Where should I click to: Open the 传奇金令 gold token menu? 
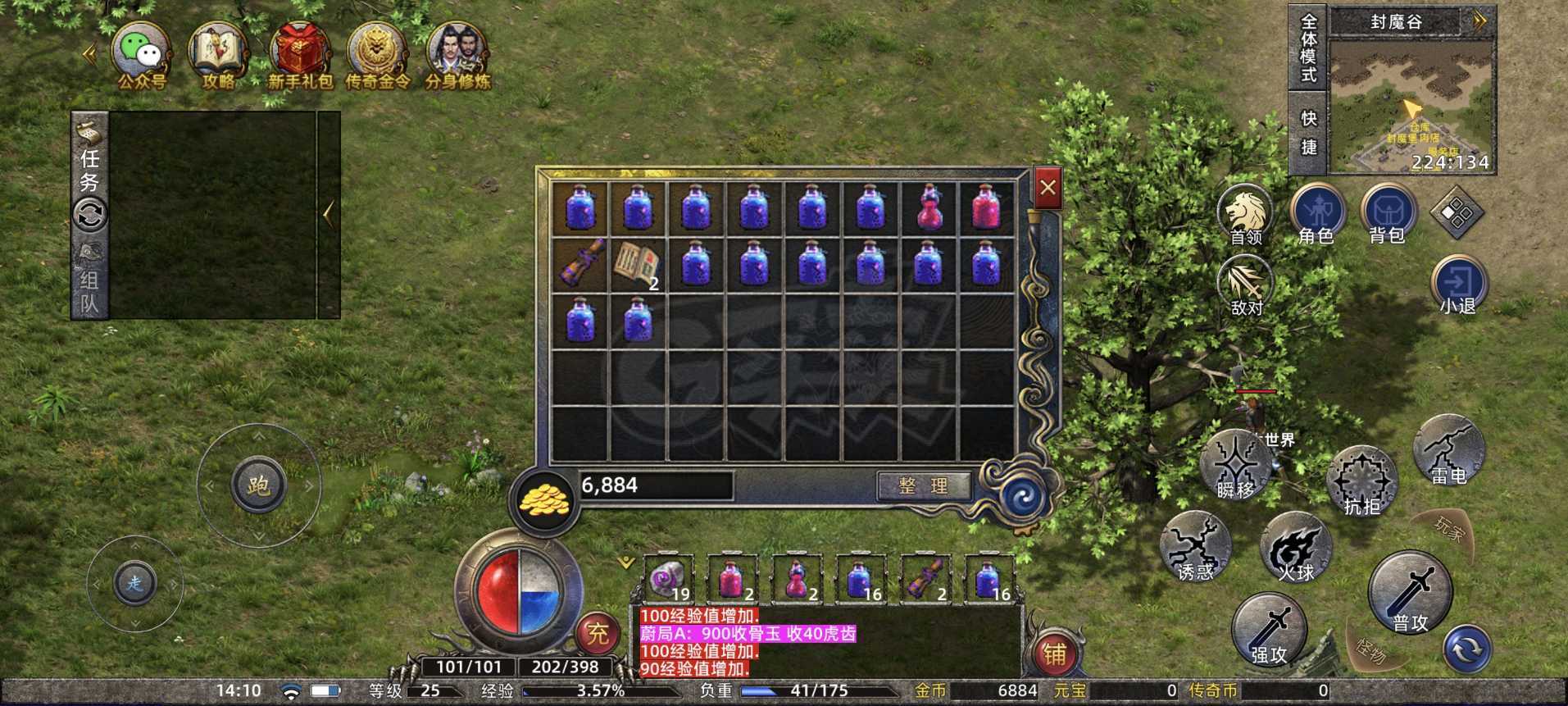point(377,54)
